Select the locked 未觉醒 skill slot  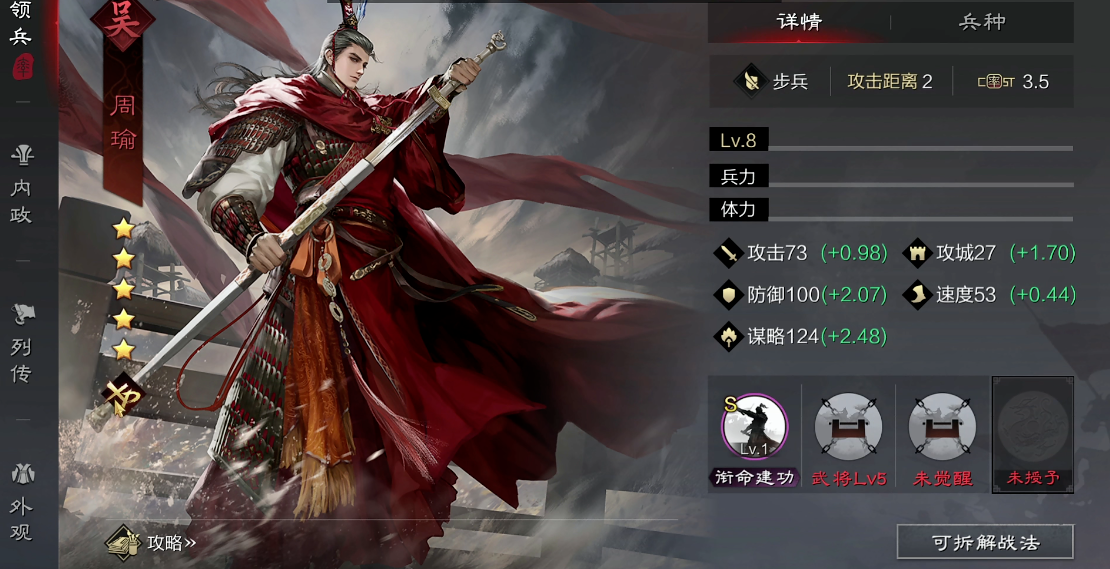point(942,426)
